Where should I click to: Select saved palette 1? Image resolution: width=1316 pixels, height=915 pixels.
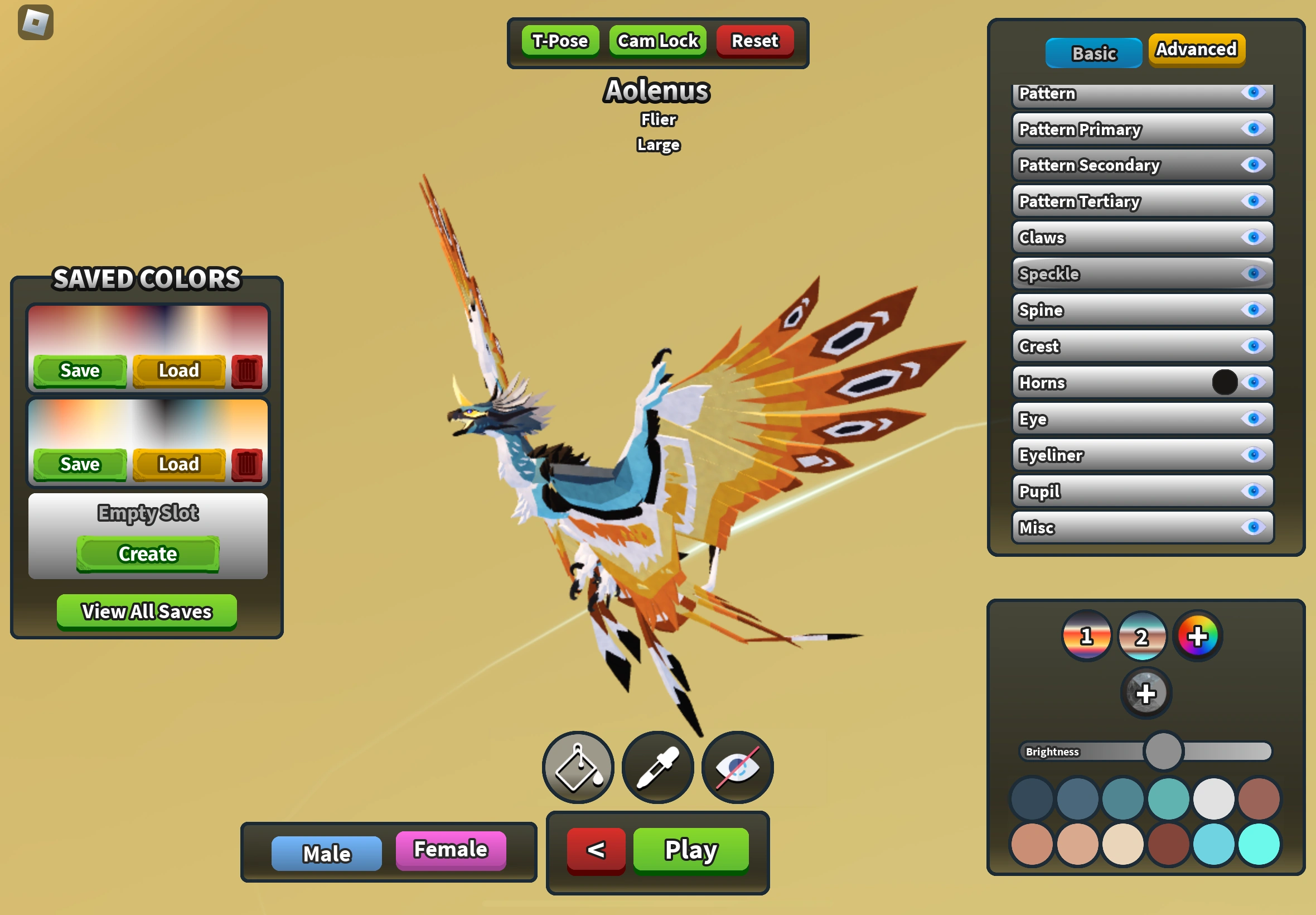click(1086, 635)
